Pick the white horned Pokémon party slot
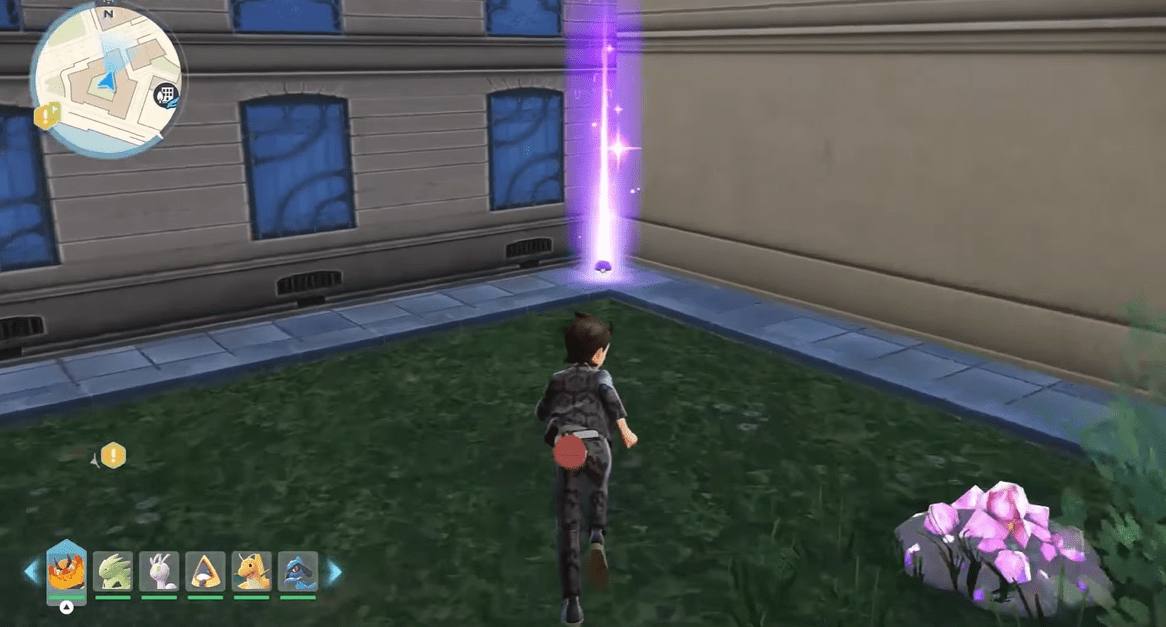The height and width of the screenshot is (627, 1166). pos(159,572)
